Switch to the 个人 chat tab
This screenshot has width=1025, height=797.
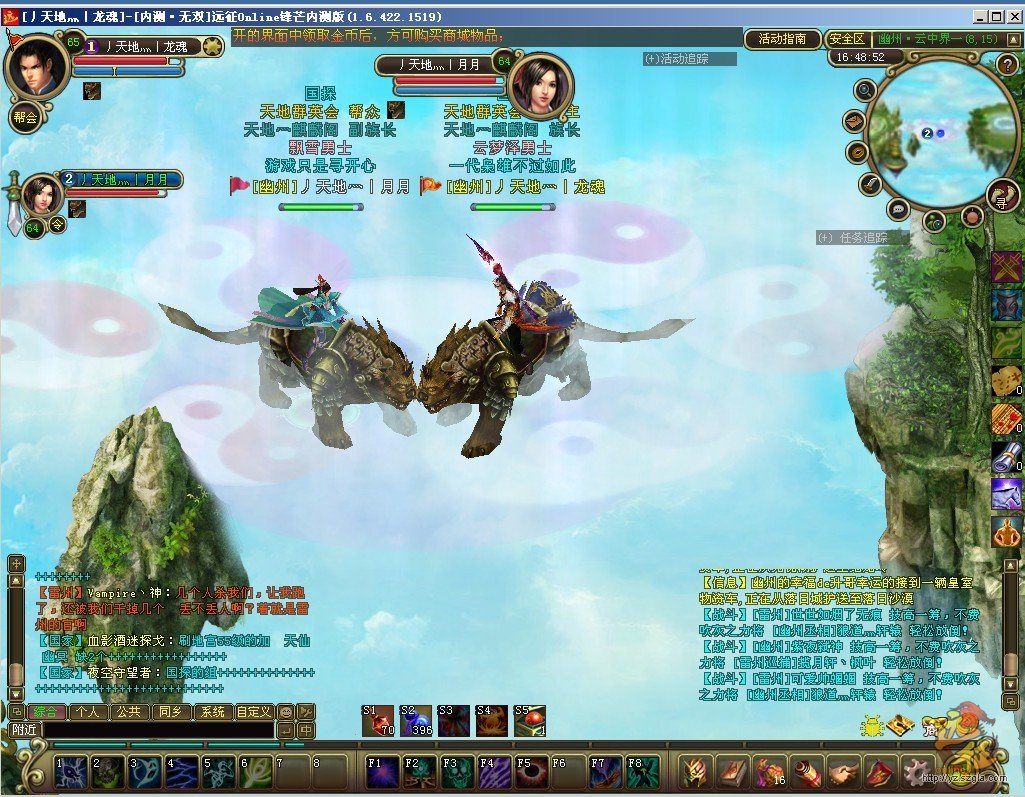click(x=87, y=712)
